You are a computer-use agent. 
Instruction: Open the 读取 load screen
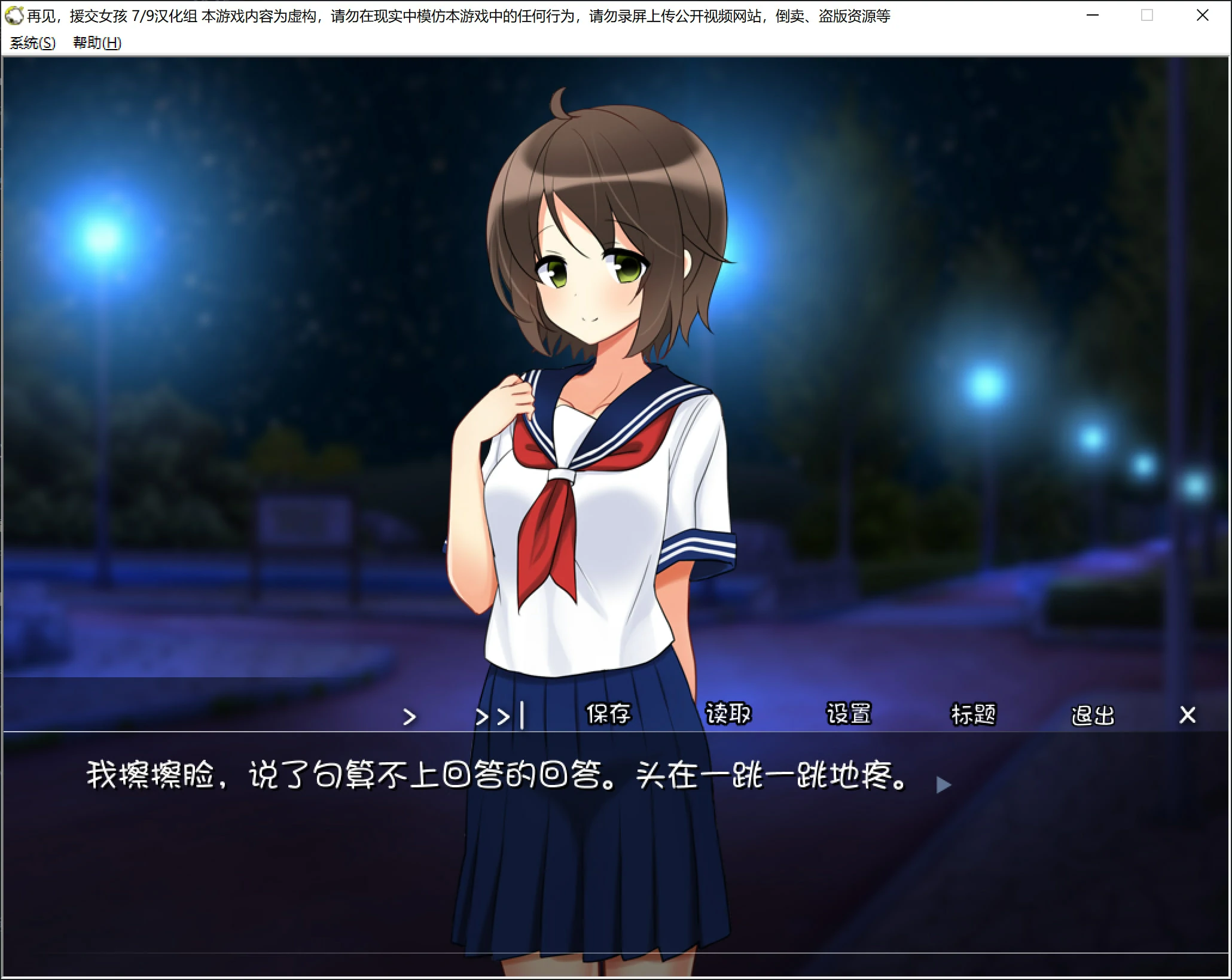pyautogui.click(x=729, y=713)
